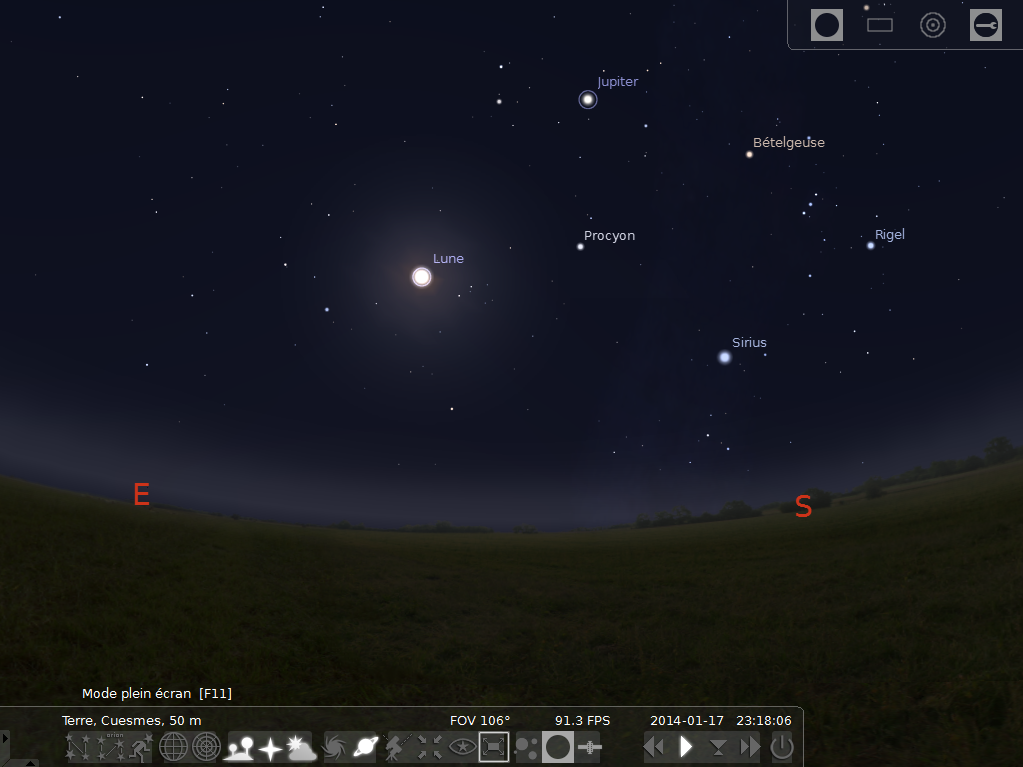Toggle constellation art figures
1023x767 pixels.
click(x=139, y=746)
